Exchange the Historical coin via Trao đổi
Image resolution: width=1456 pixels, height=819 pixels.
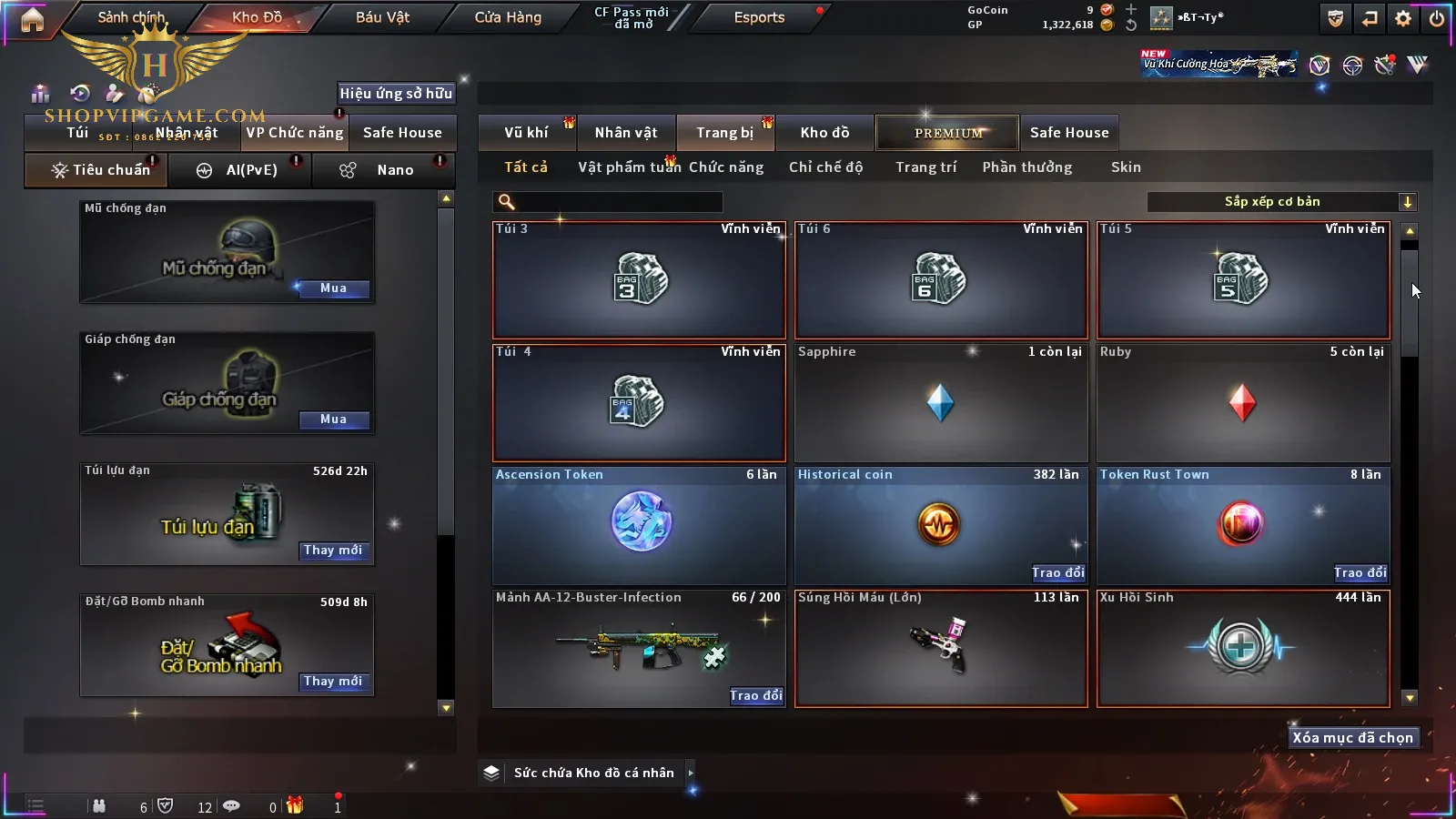point(1057,572)
